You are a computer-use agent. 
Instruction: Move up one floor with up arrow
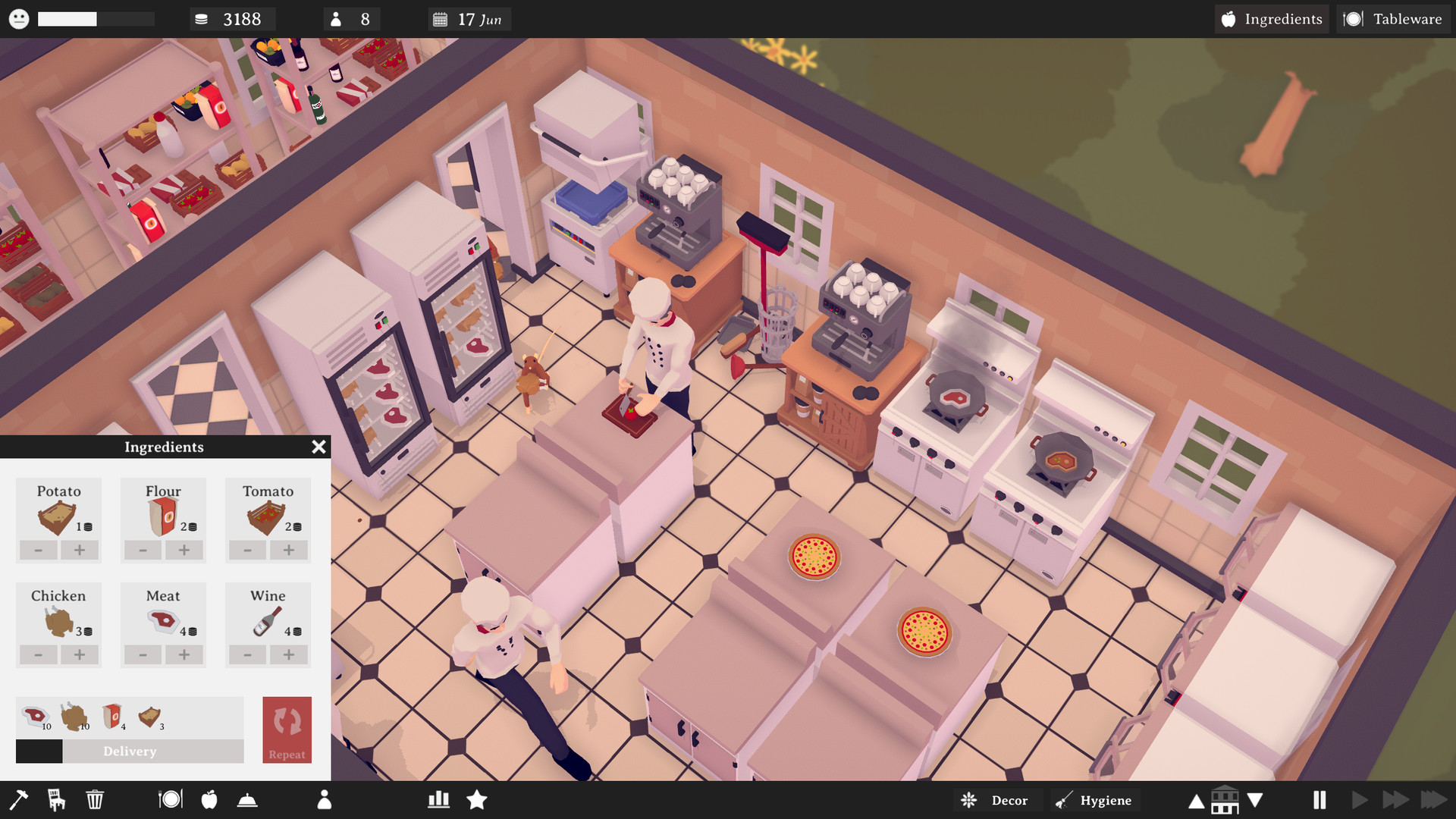click(1197, 799)
